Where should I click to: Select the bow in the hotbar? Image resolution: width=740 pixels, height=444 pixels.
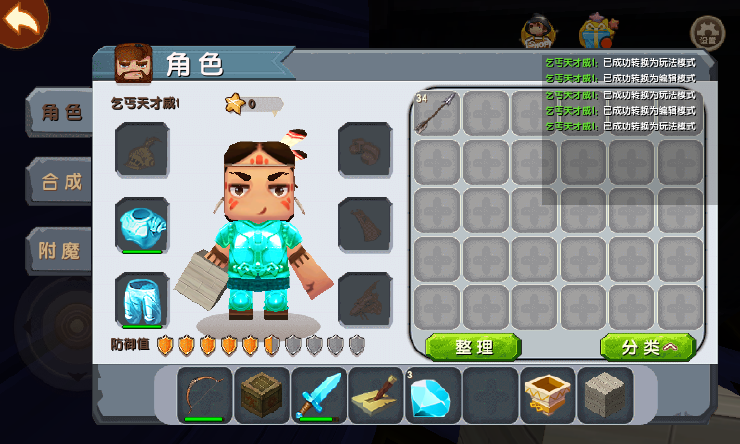(x=205, y=394)
